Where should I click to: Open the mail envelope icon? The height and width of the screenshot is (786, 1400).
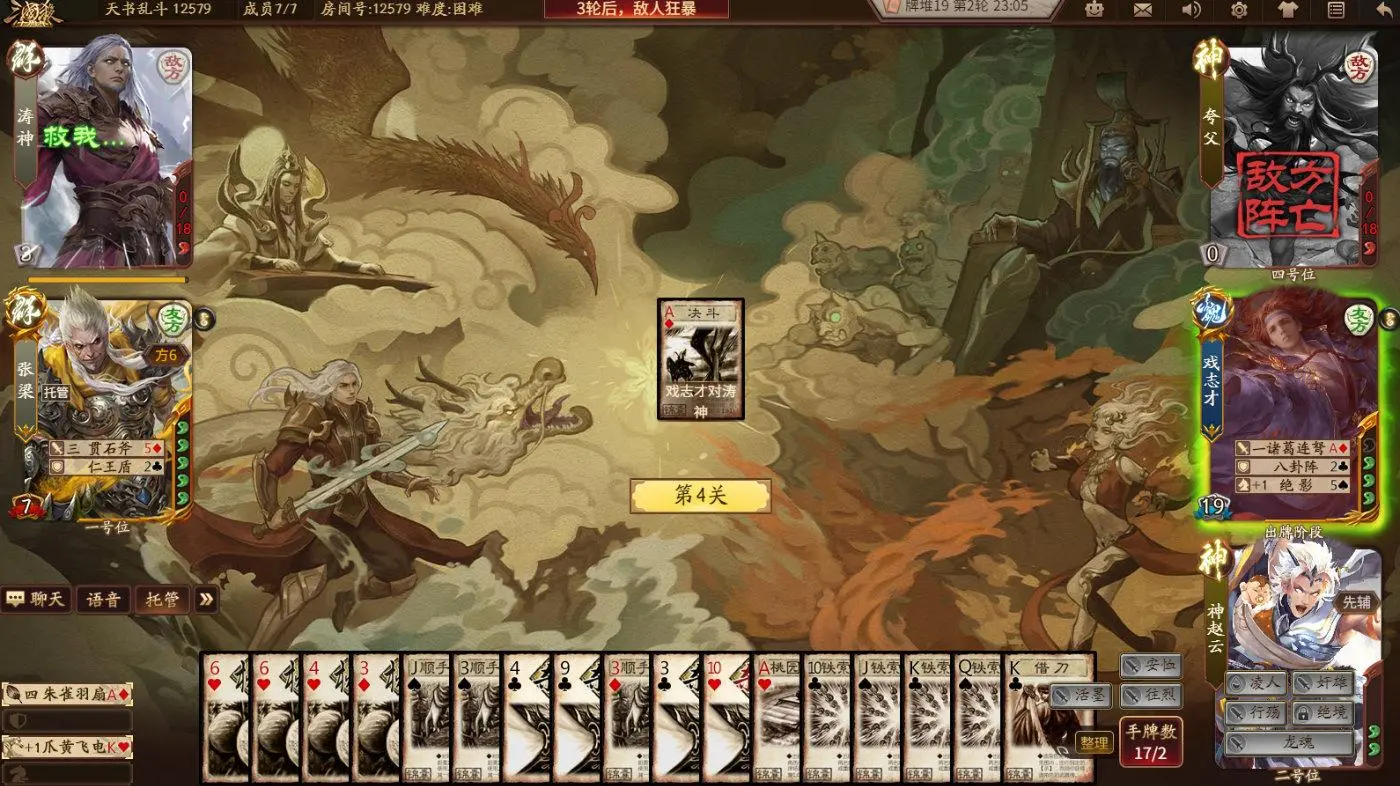tap(1143, 10)
